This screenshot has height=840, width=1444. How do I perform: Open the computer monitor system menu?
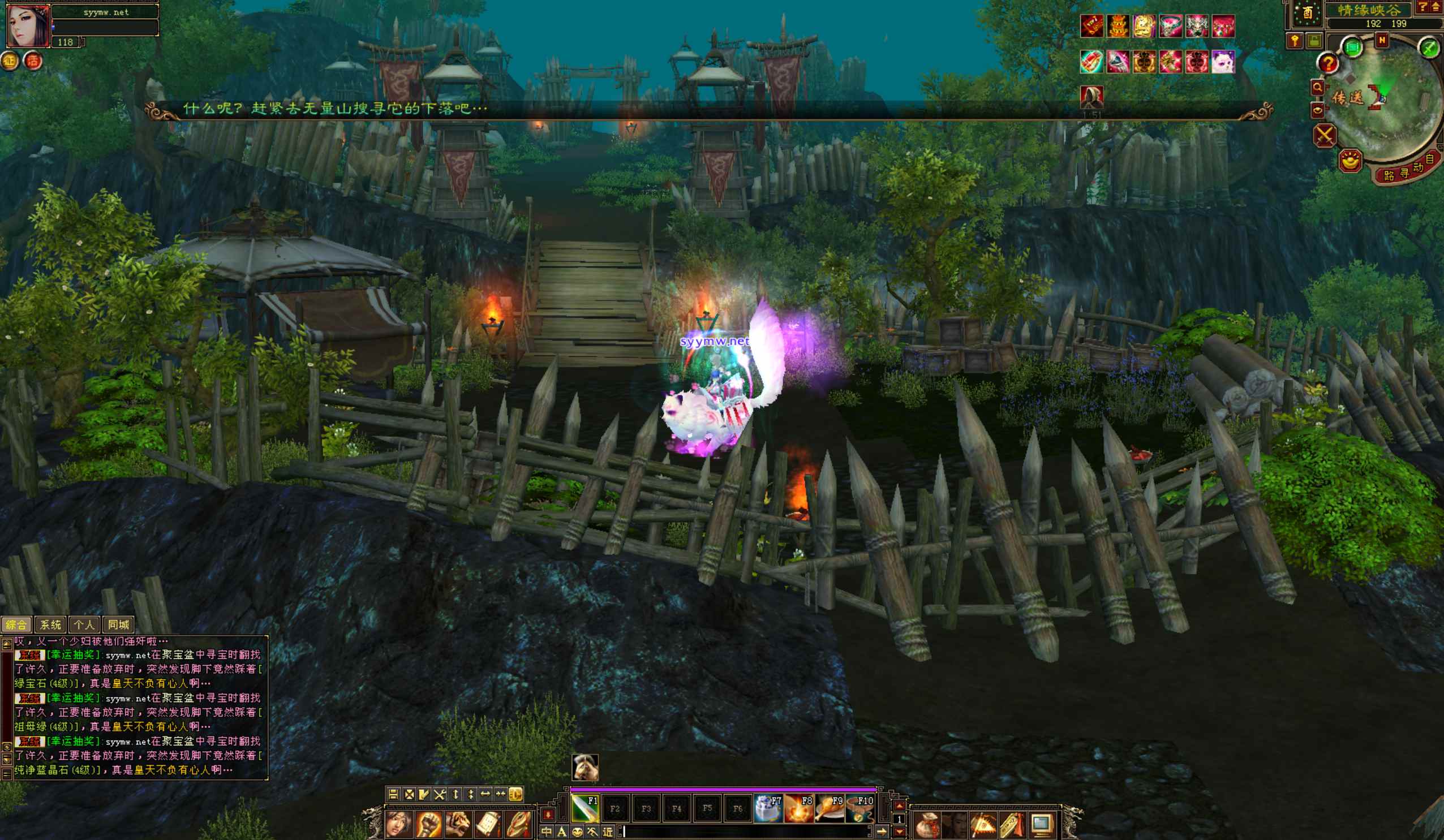[1041, 825]
